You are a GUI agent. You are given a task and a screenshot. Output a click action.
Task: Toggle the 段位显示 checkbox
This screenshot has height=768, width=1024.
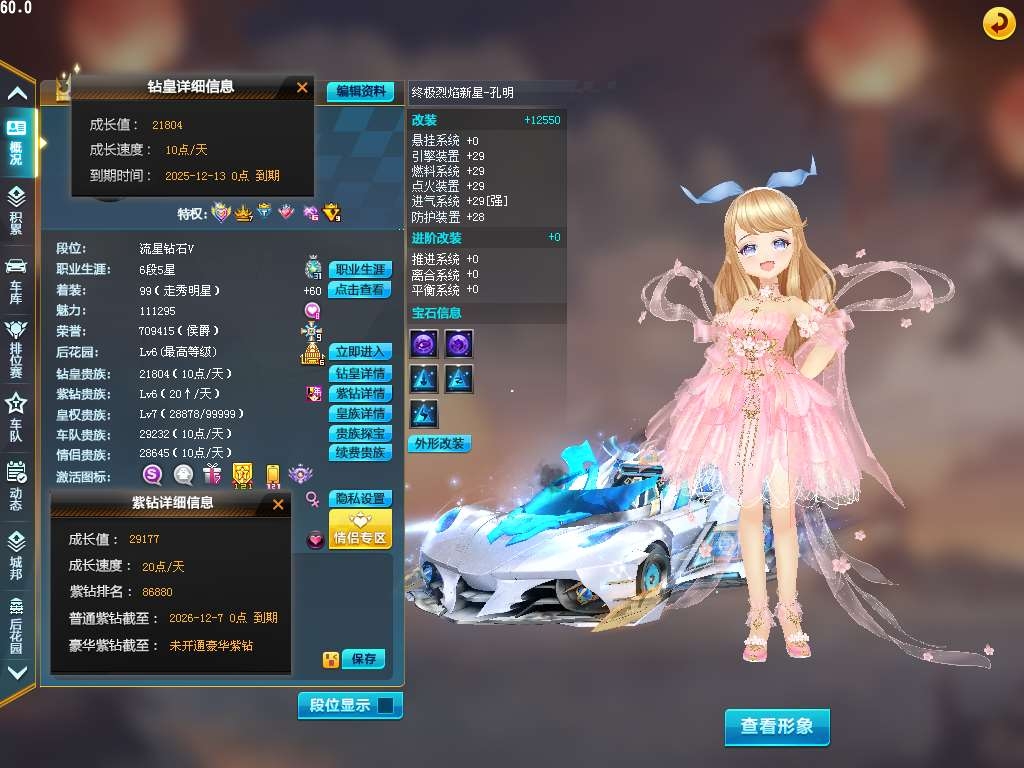coord(386,705)
